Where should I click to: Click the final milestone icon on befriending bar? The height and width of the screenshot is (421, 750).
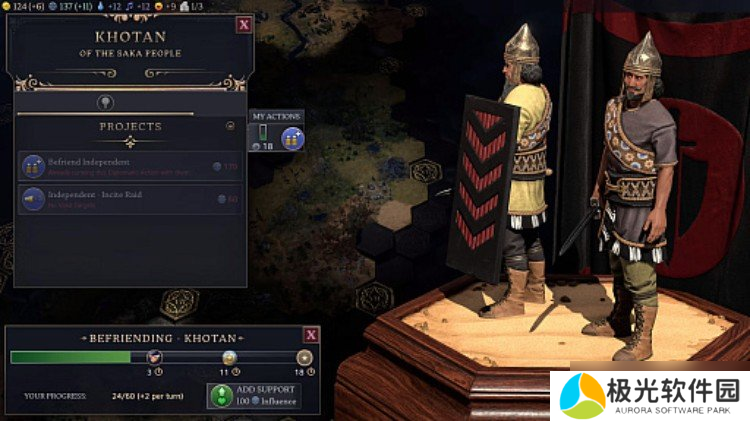click(303, 357)
